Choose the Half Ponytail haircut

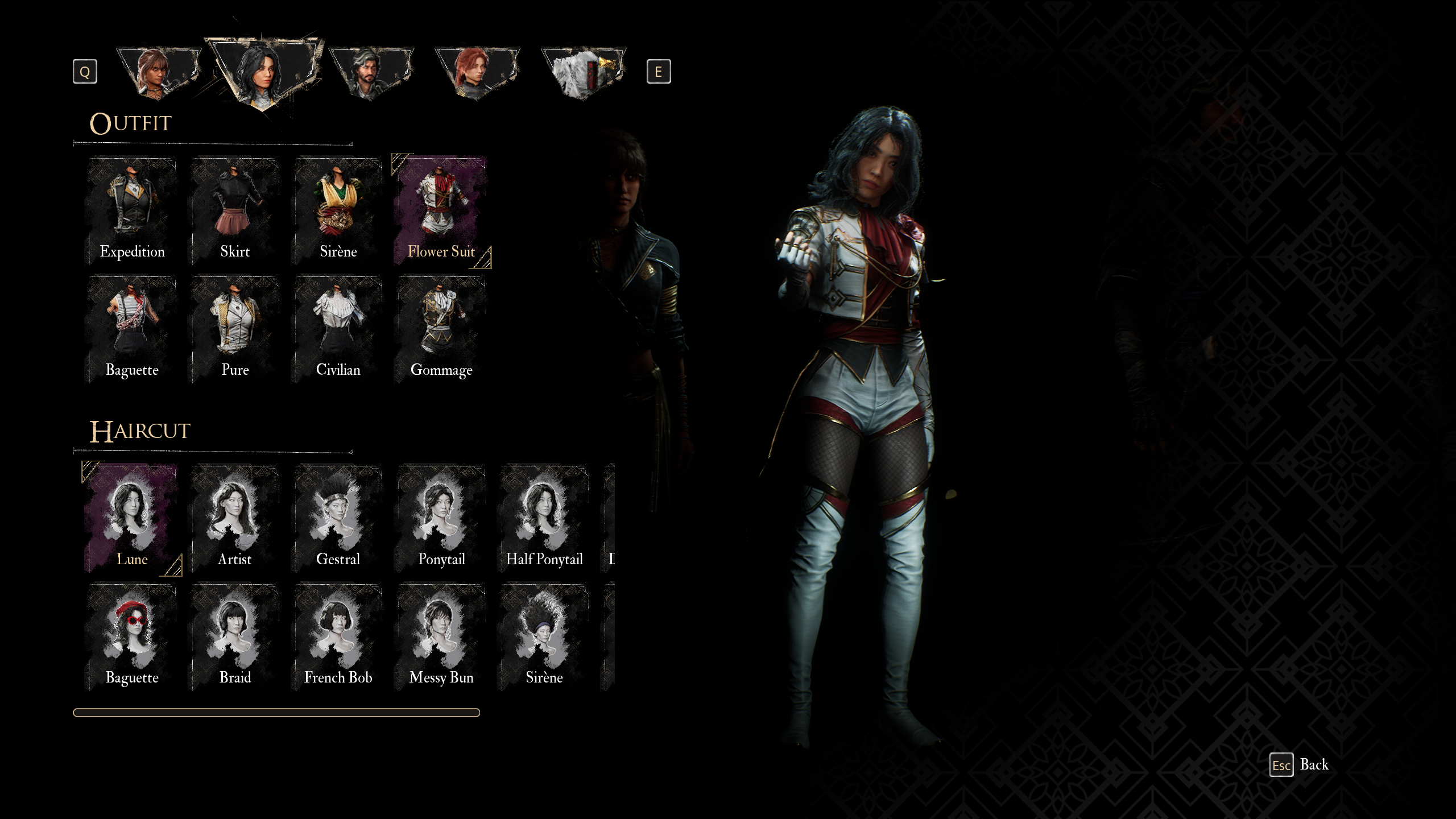(544, 519)
